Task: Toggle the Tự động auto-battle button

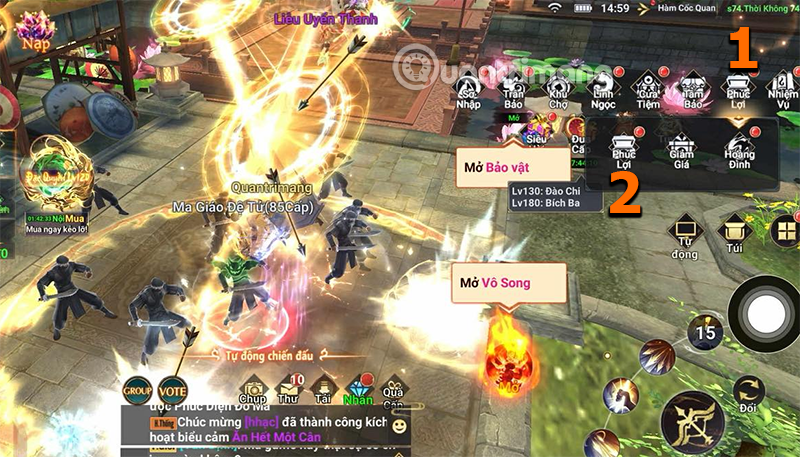Action: tap(685, 236)
